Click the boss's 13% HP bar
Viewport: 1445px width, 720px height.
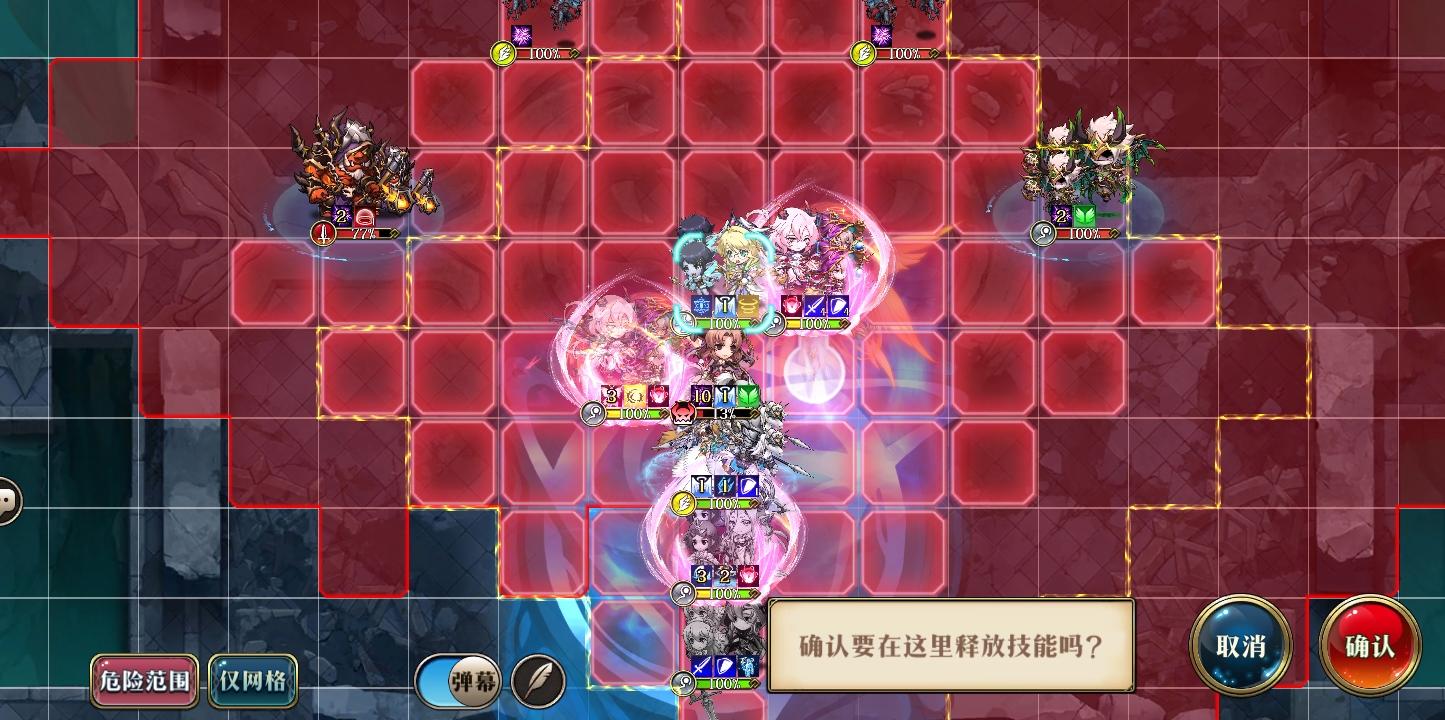724,413
